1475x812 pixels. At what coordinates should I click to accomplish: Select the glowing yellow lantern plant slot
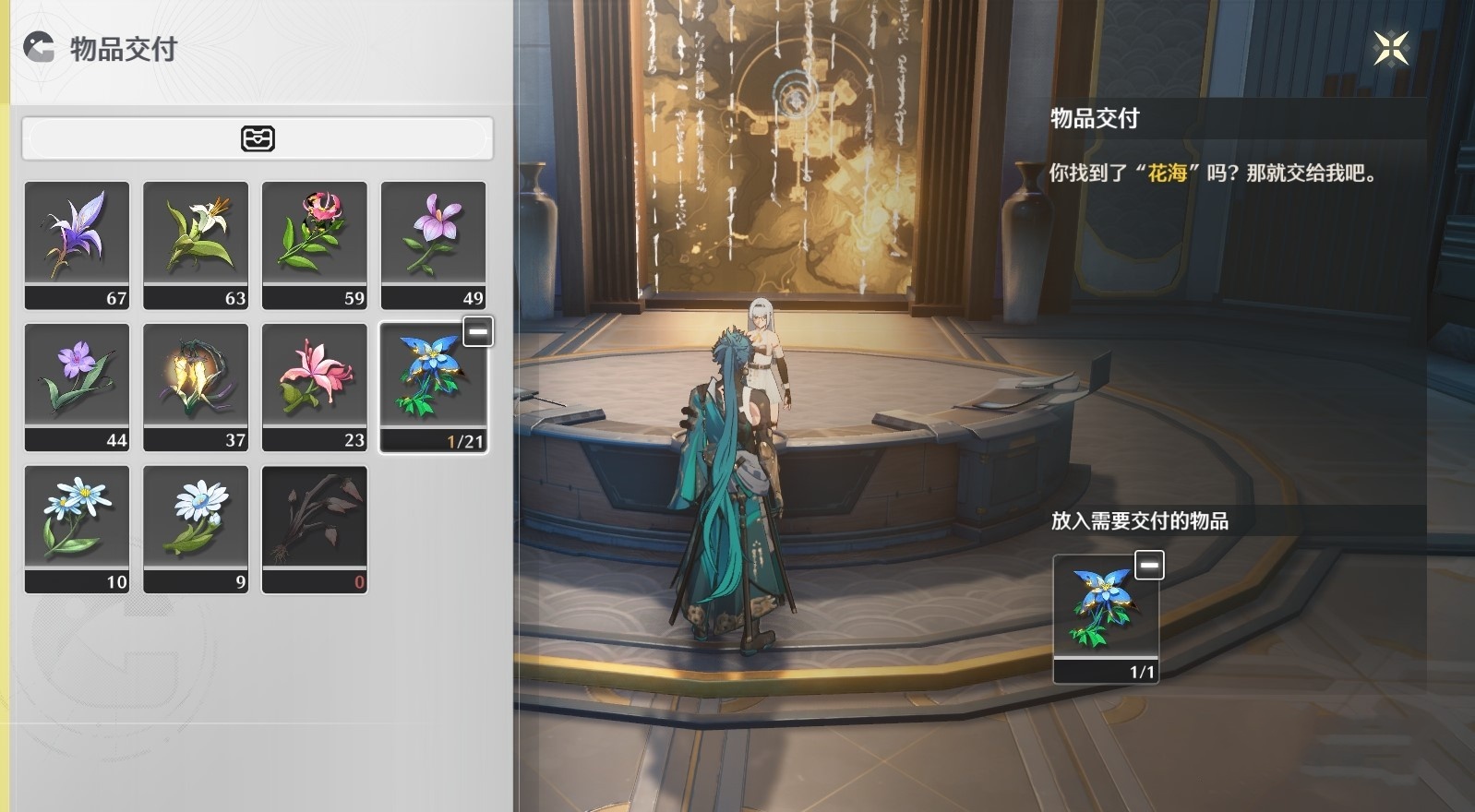pyautogui.click(x=196, y=387)
